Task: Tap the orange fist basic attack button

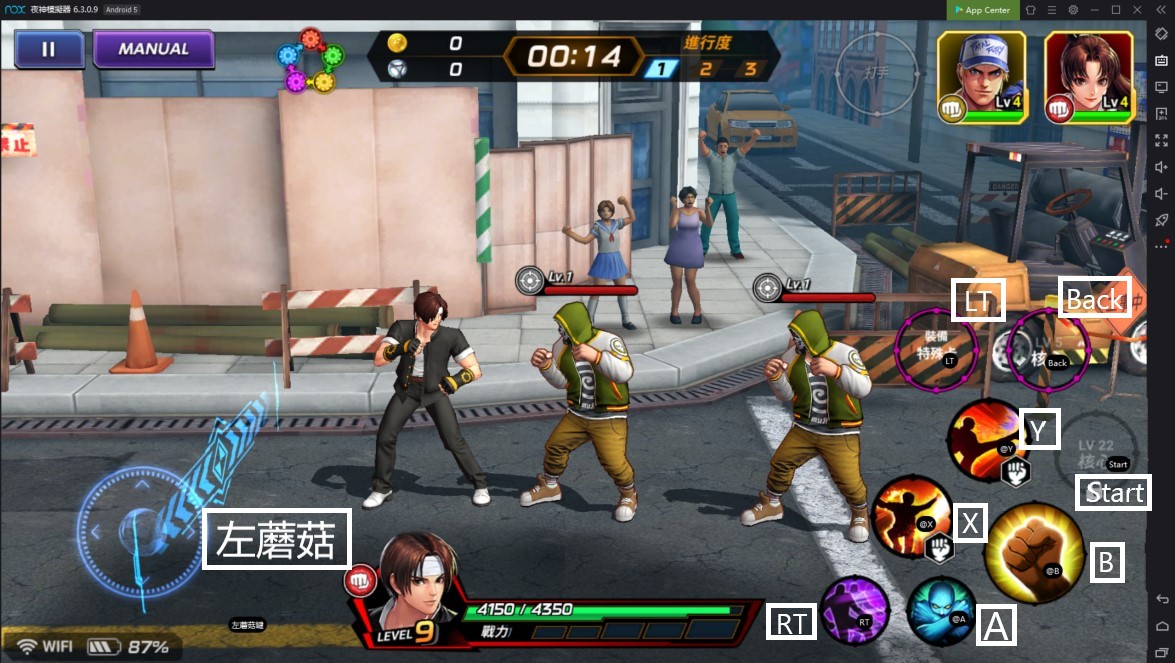Action: coord(1033,548)
